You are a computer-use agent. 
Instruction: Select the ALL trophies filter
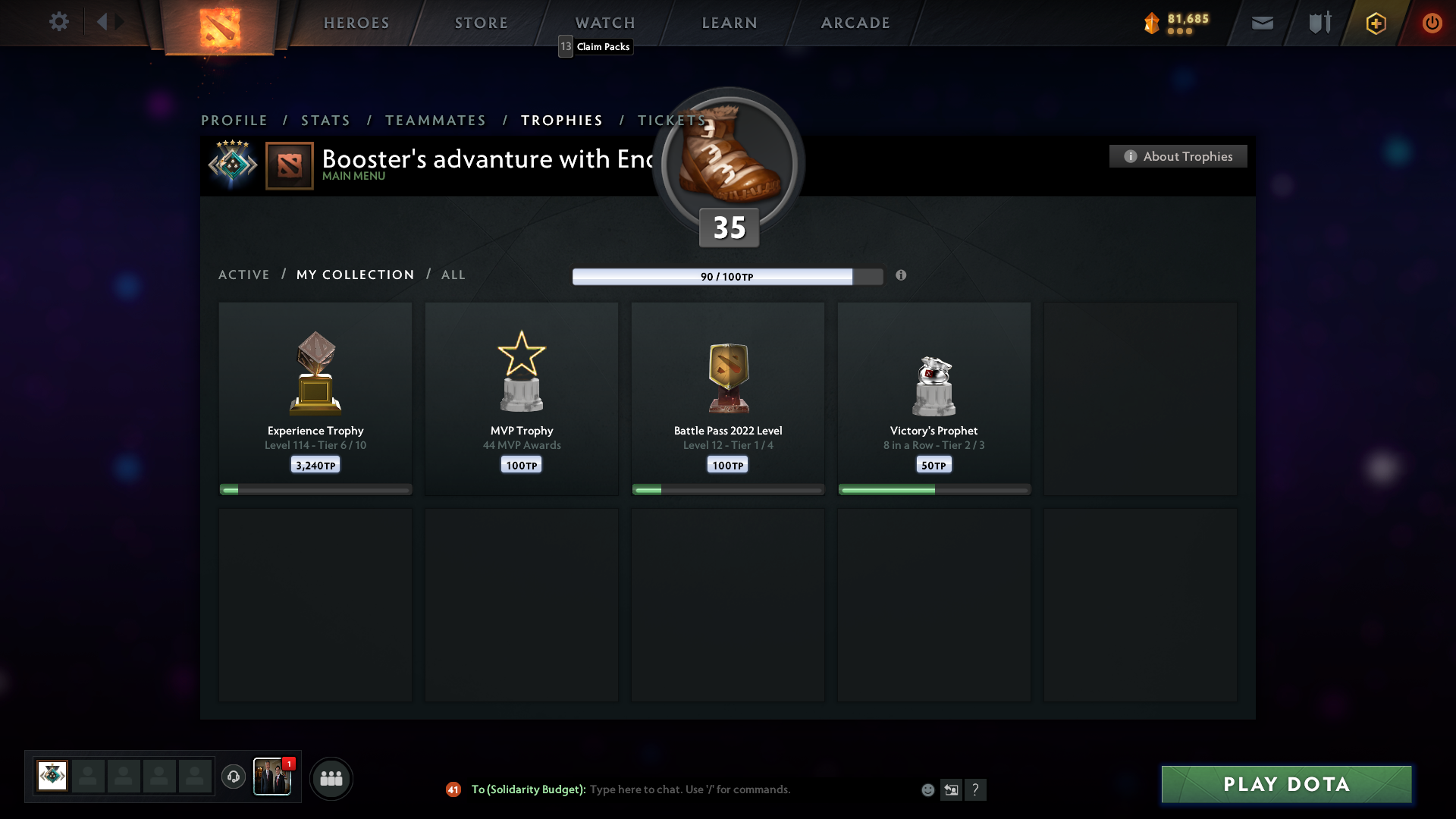pyautogui.click(x=453, y=275)
